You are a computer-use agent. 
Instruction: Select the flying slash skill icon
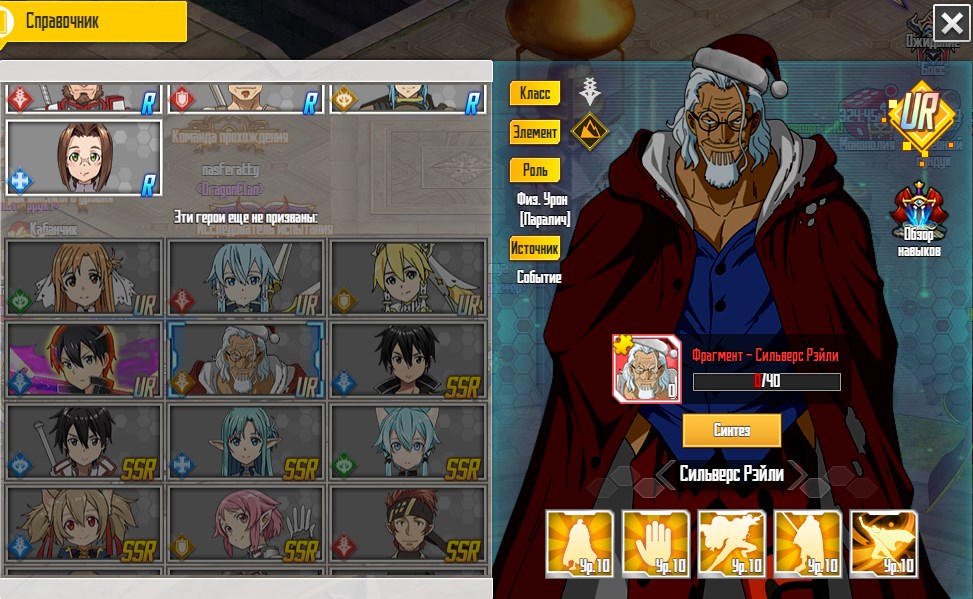coord(883,543)
